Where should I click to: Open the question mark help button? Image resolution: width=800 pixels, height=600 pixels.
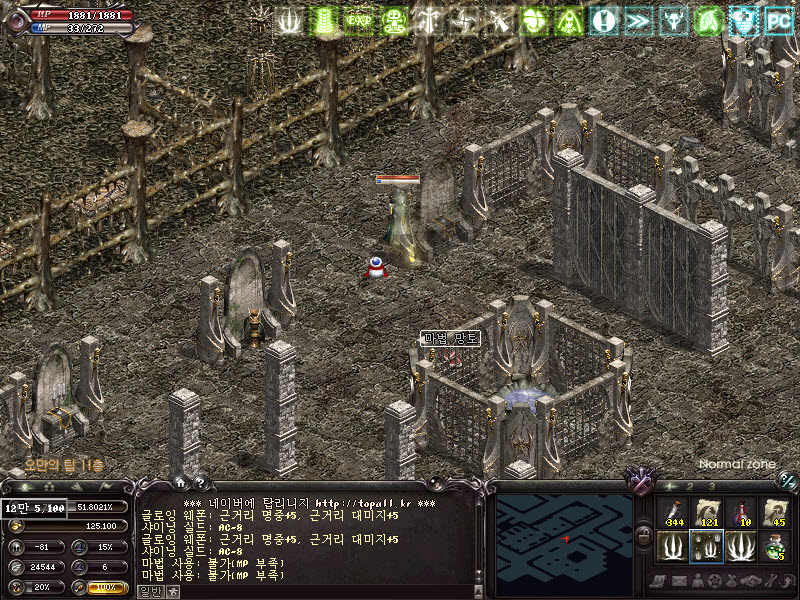tap(198, 484)
